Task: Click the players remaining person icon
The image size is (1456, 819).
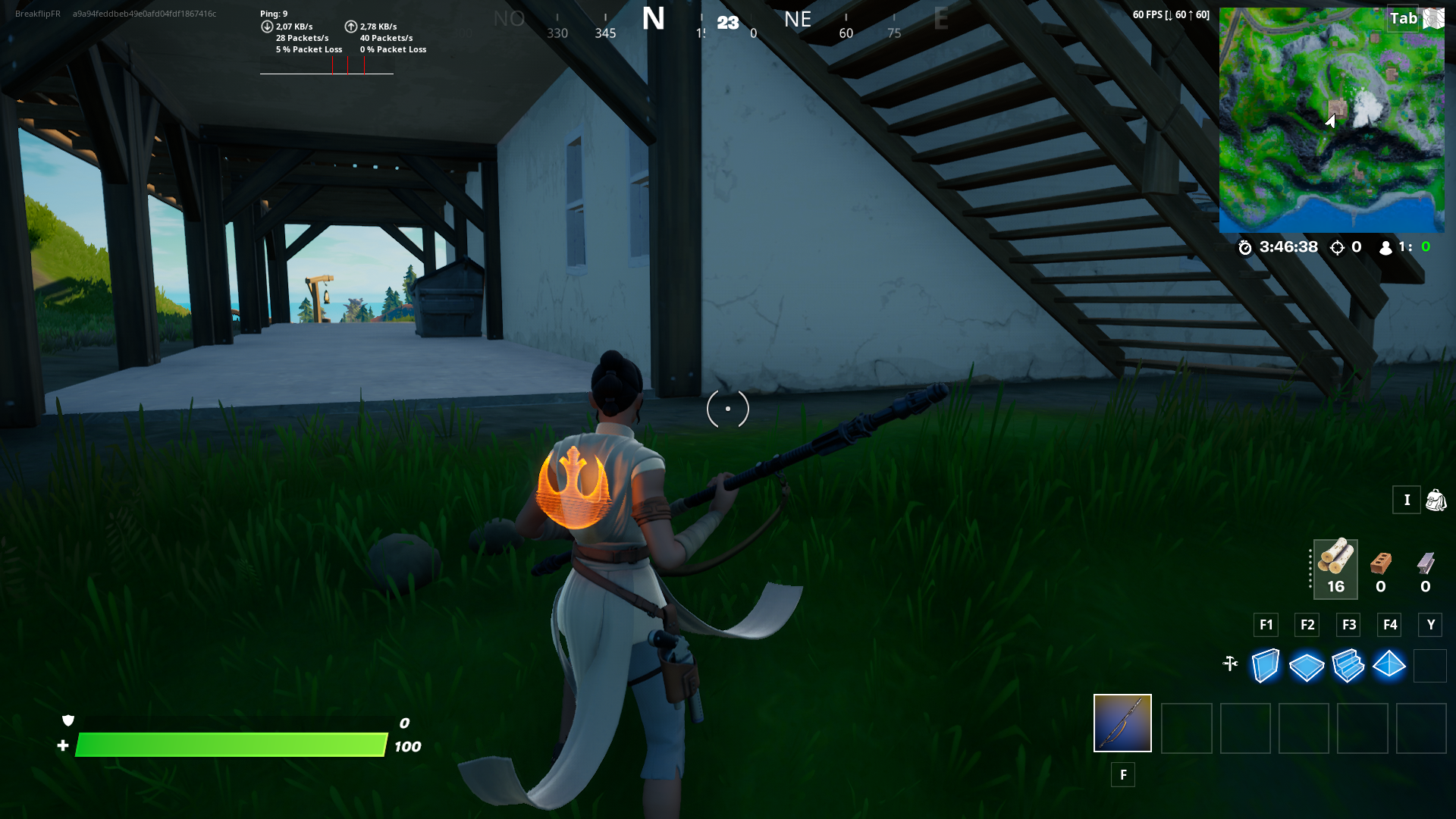Action: (1385, 247)
